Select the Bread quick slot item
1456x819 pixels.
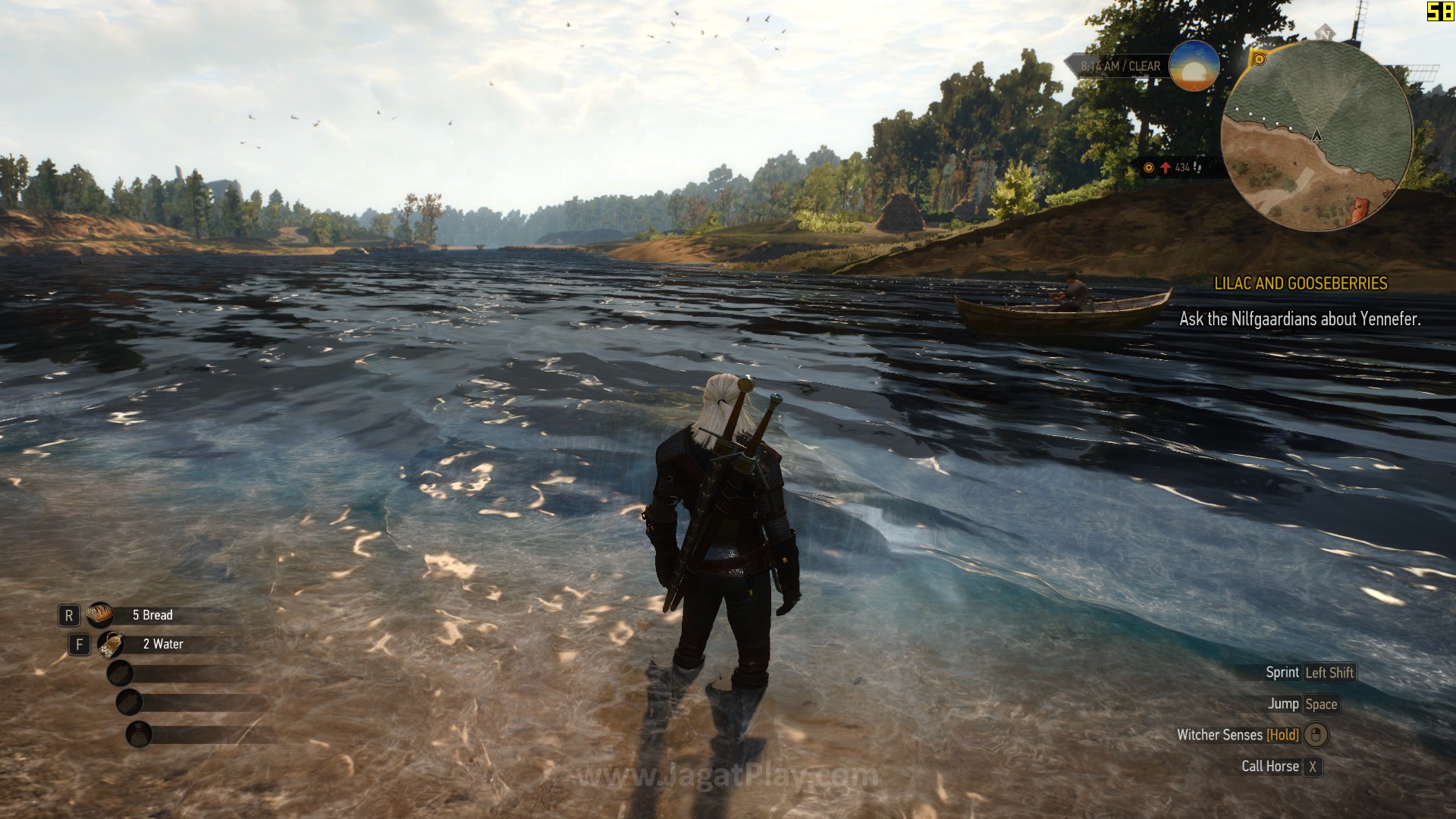coord(99,615)
